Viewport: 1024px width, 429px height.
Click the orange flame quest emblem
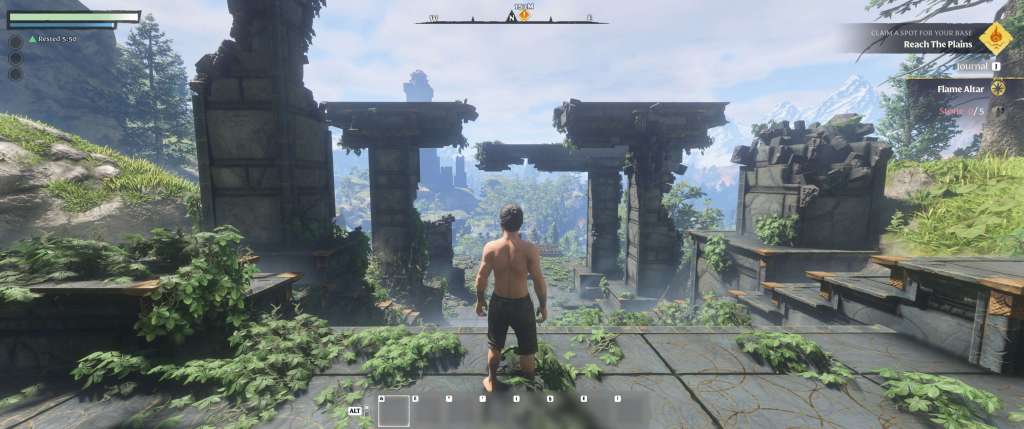pyautogui.click(x=995, y=39)
